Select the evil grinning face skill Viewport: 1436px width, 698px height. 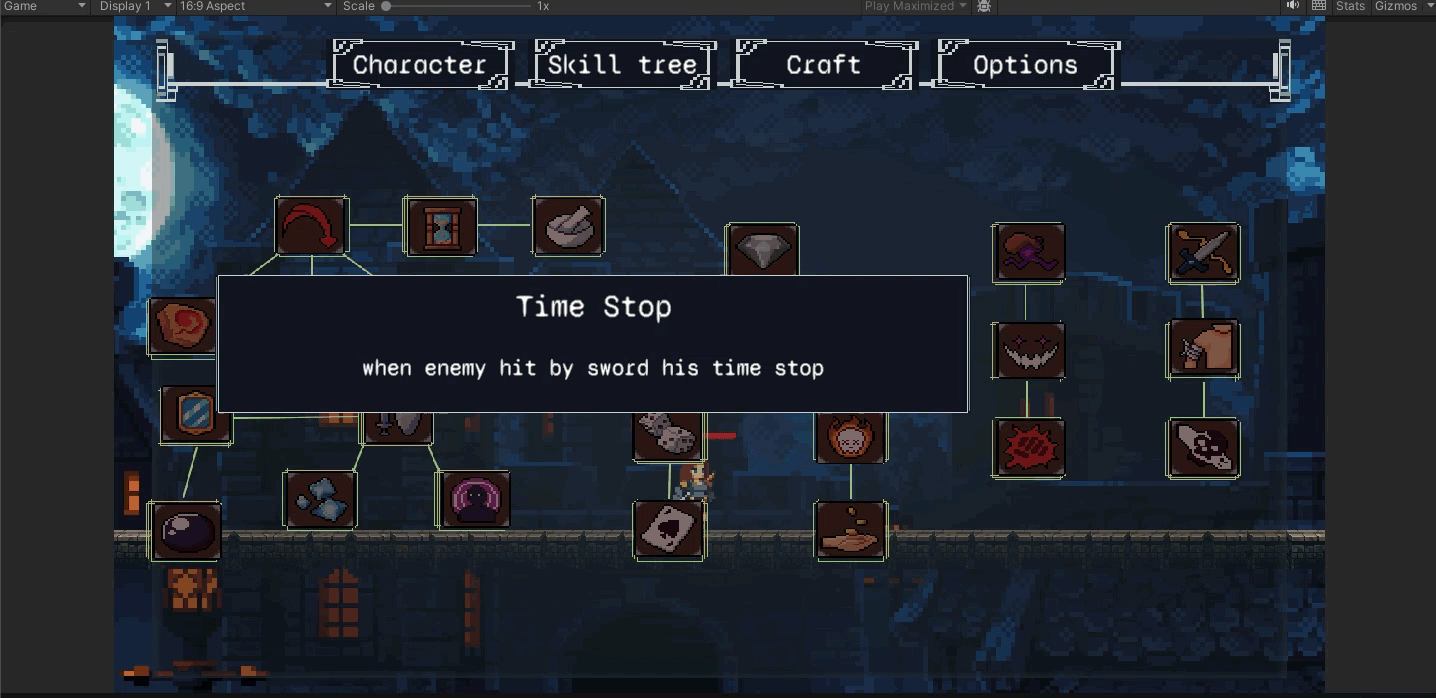(x=1029, y=350)
